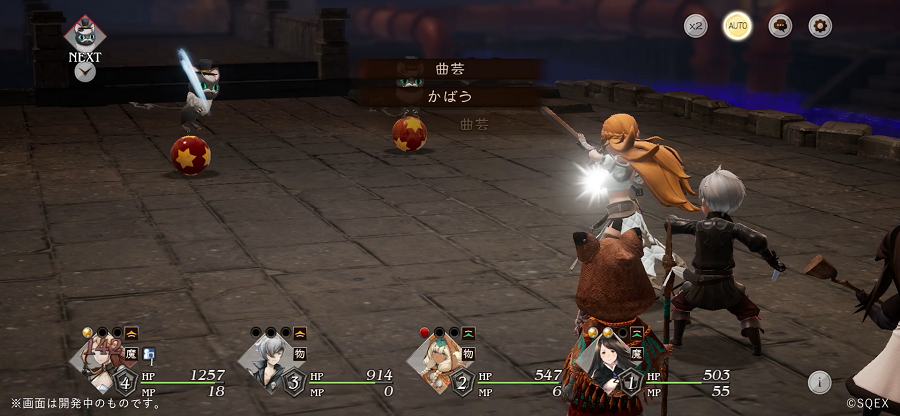The image size is (900, 416).
Task: Open the gear settings menu
Action: 820,26
